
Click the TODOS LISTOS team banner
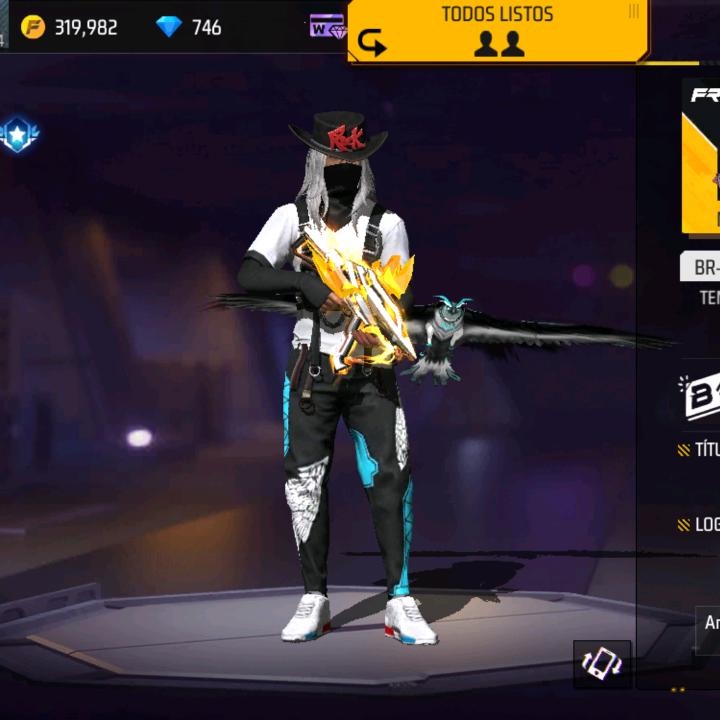497,30
